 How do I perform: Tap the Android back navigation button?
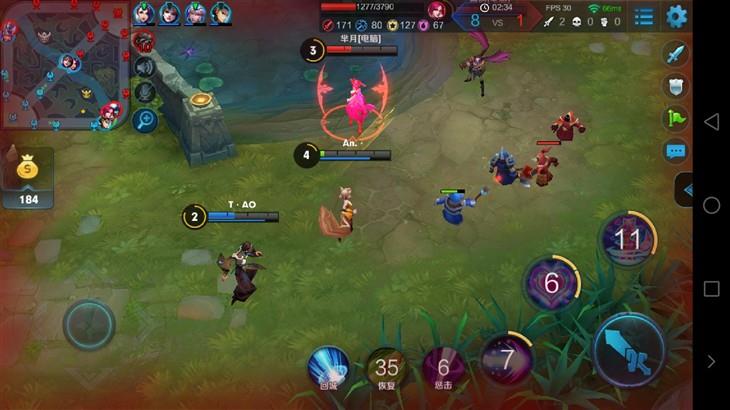click(711, 122)
